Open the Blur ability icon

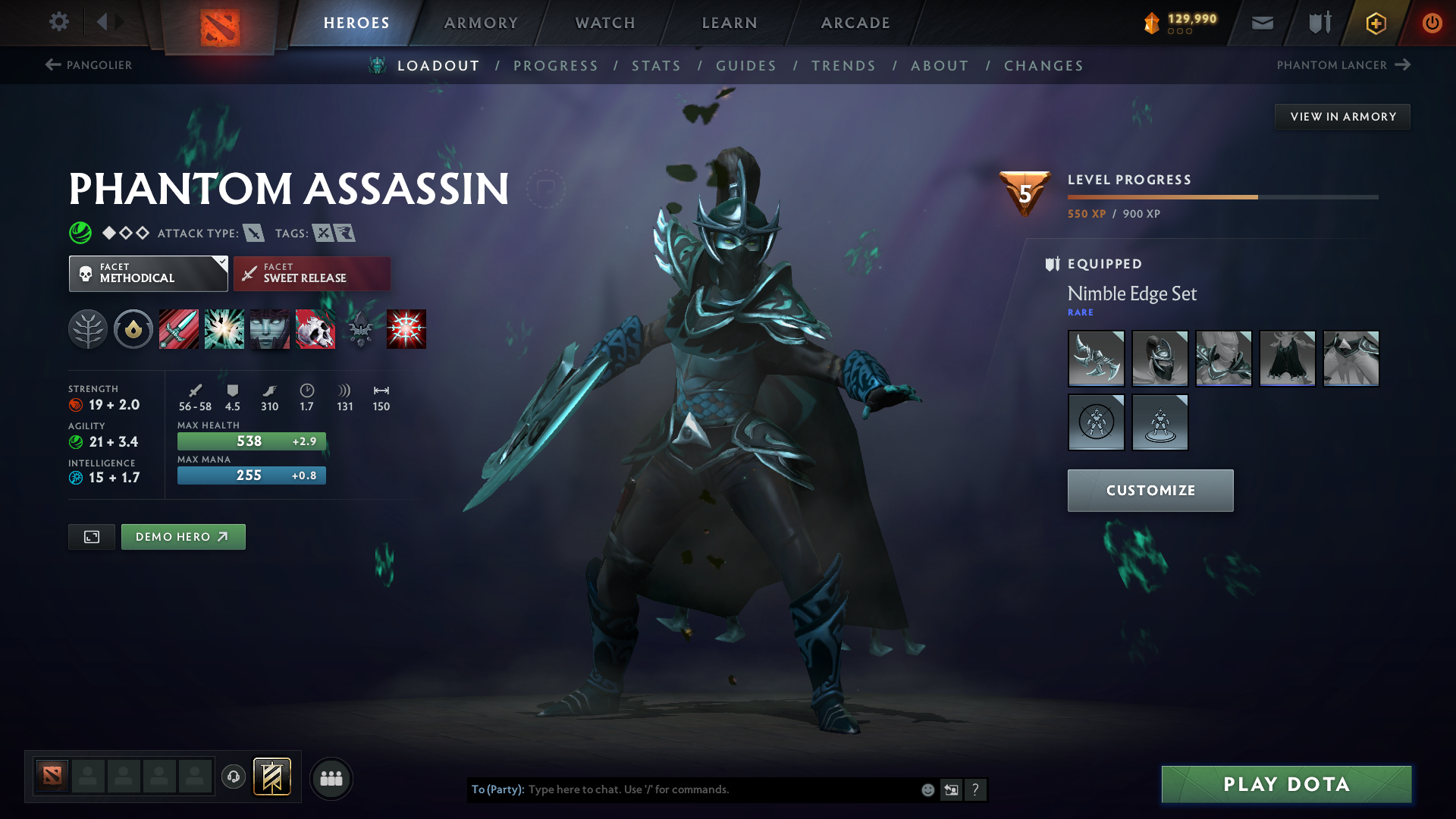pos(269,329)
